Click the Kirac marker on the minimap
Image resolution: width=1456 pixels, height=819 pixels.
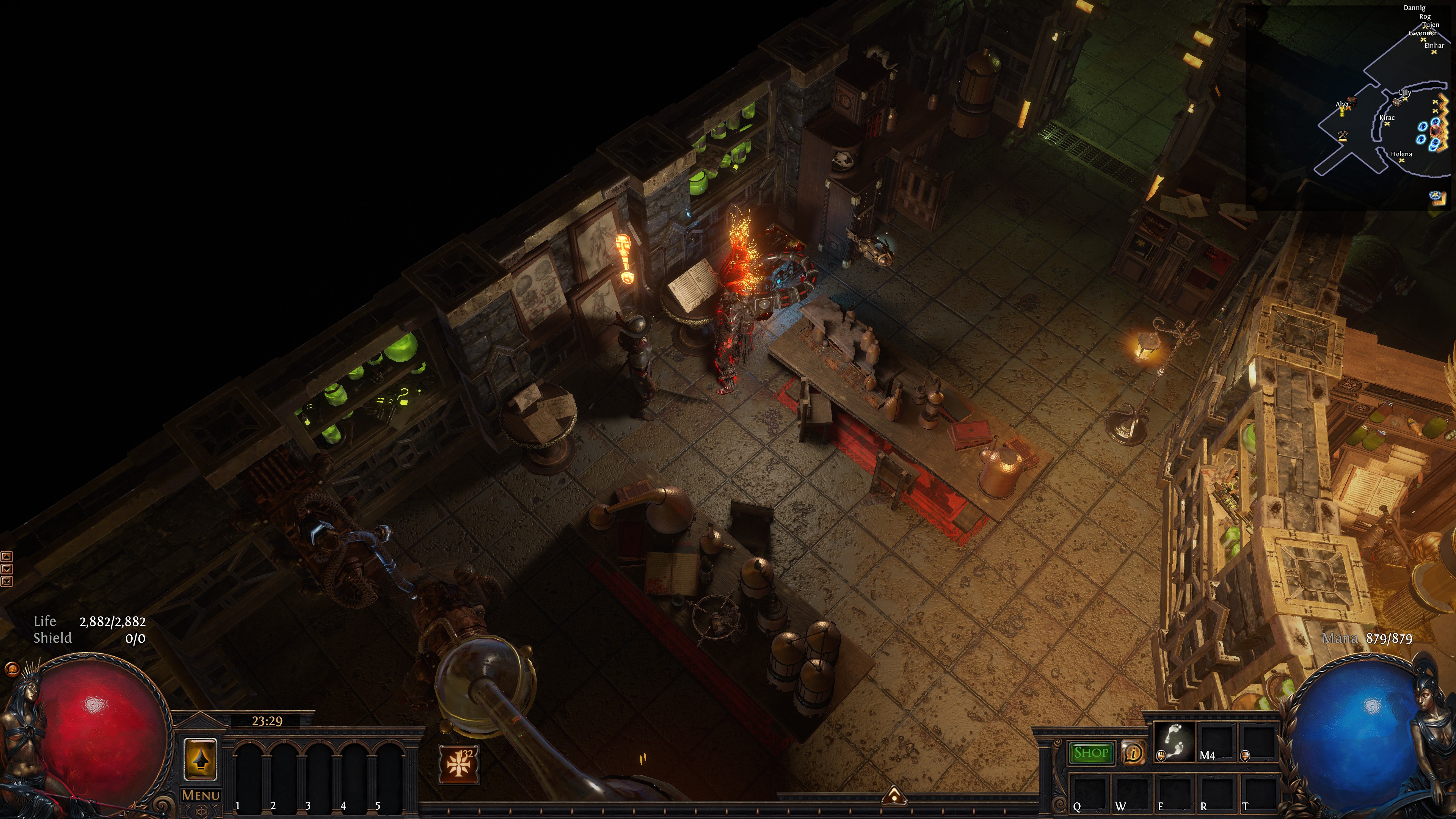pos(1387,124)
